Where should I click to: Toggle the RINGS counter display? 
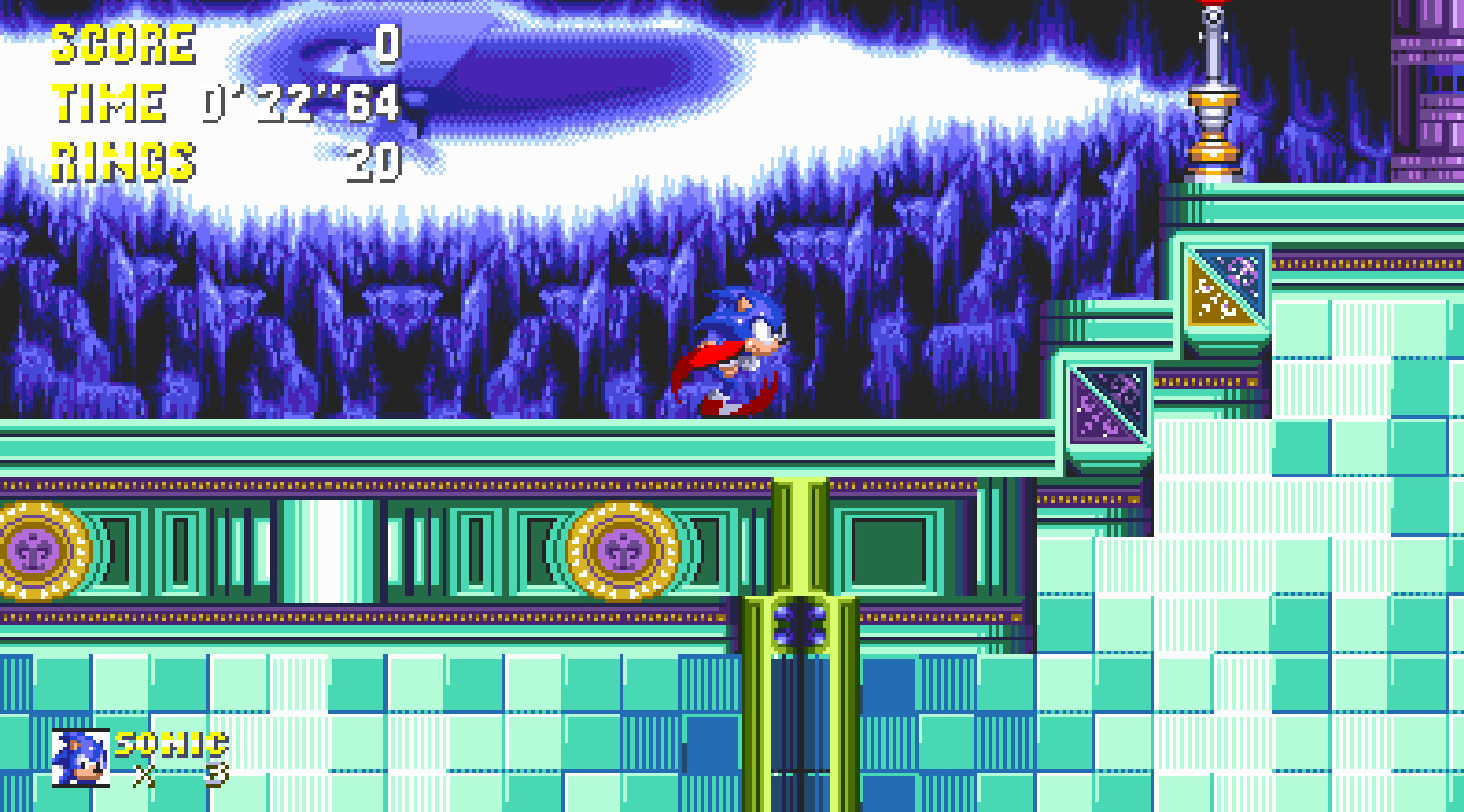pos(374,162)
